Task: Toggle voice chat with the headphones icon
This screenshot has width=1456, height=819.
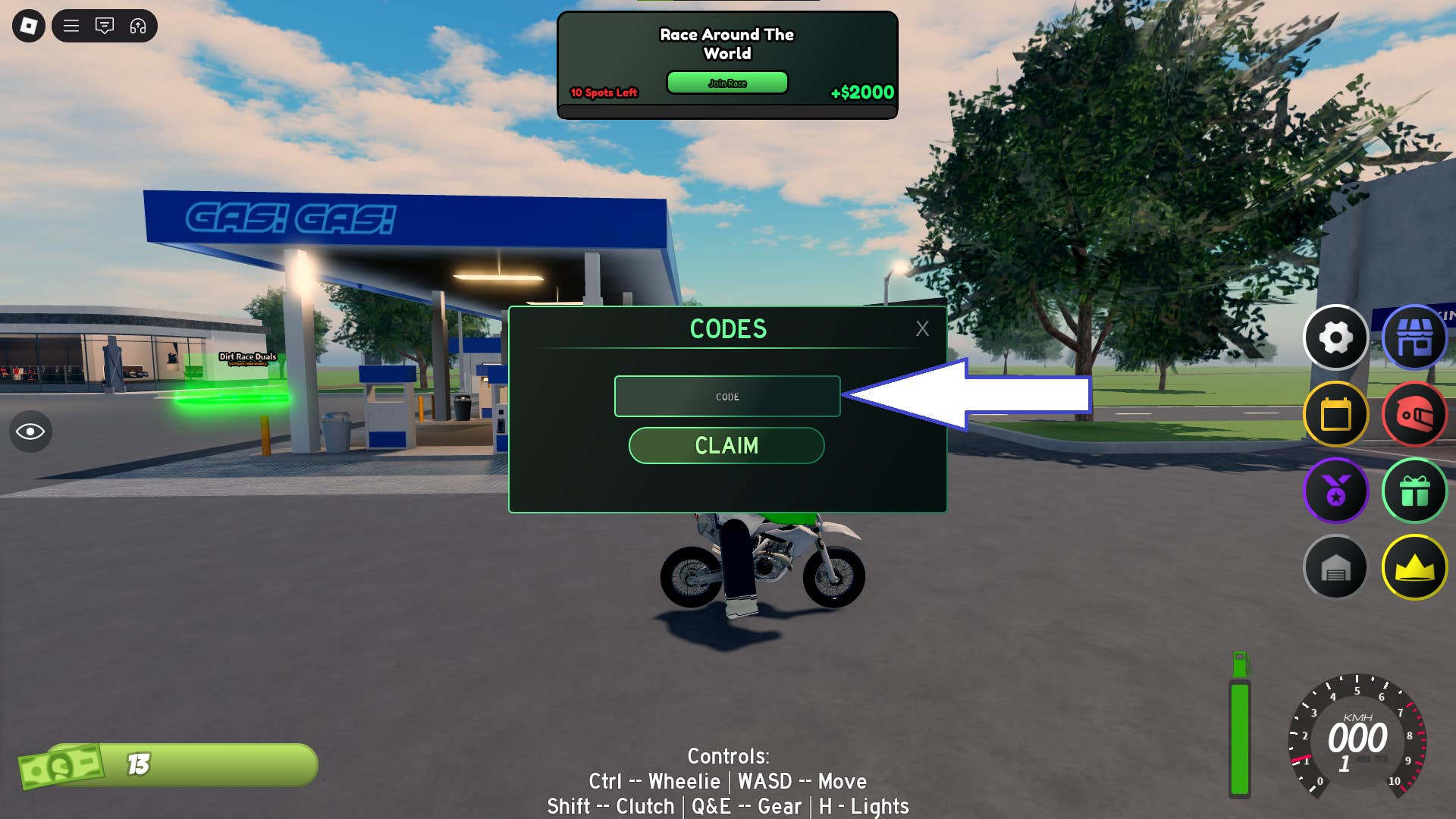Action: [x=136, y=26]
